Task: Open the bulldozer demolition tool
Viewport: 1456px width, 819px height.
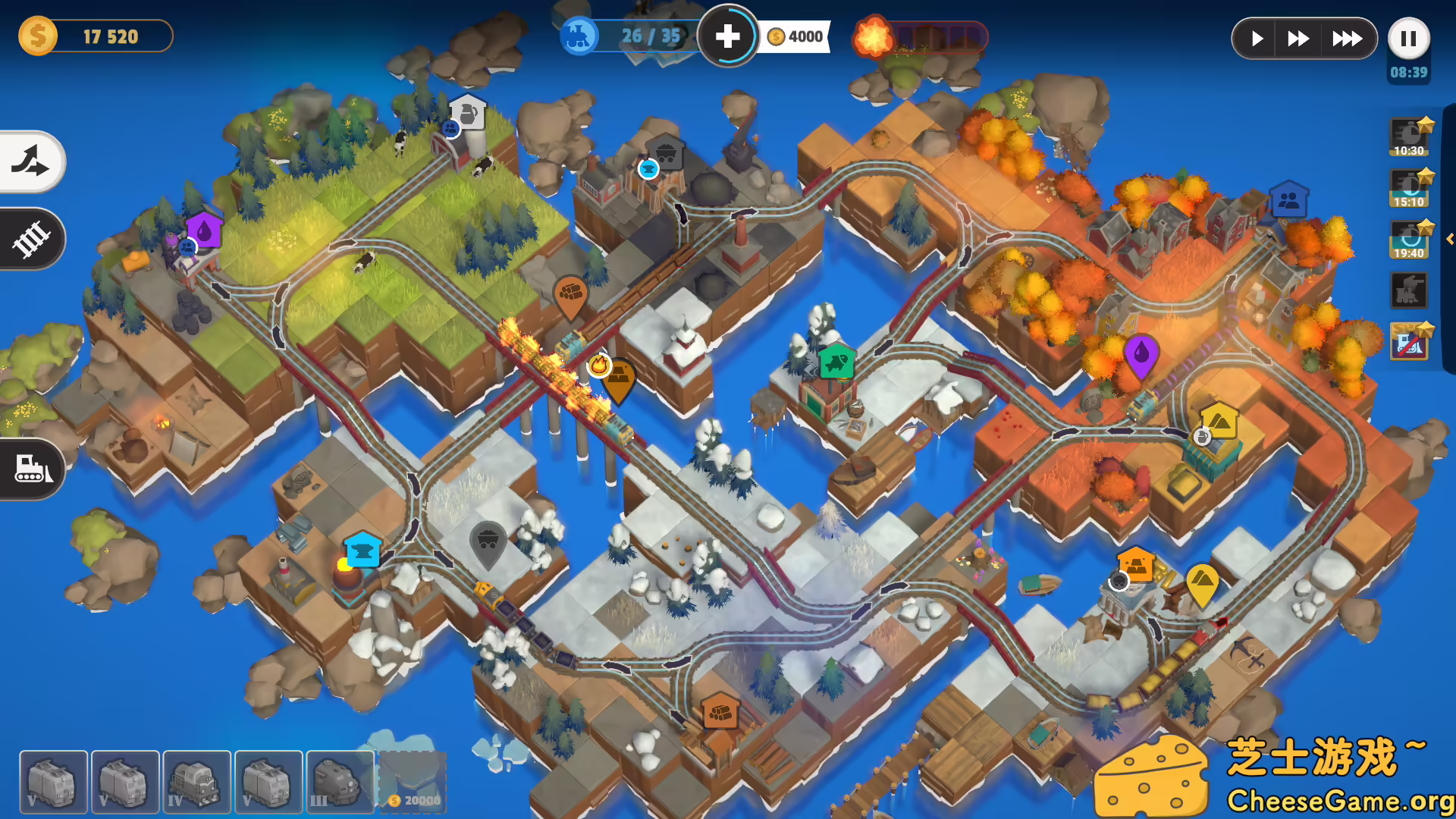Action: pyautogui.click(x=32, y=469)
